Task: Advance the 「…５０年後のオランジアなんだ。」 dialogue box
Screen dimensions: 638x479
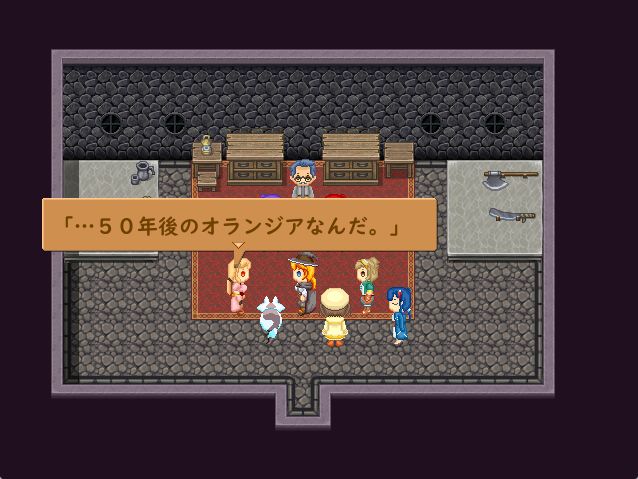Action: pos(239,225)
